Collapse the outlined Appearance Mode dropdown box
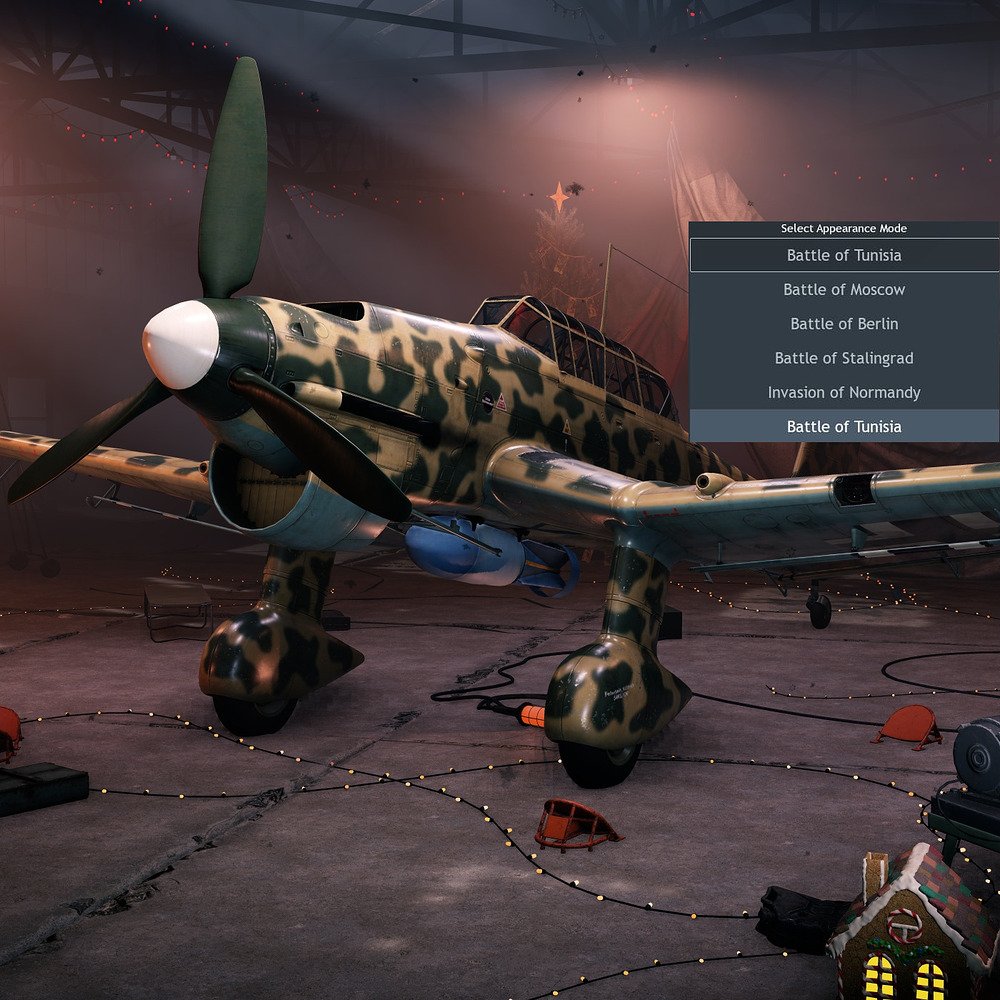The image size is (1000, 1000). coord(844,255)
